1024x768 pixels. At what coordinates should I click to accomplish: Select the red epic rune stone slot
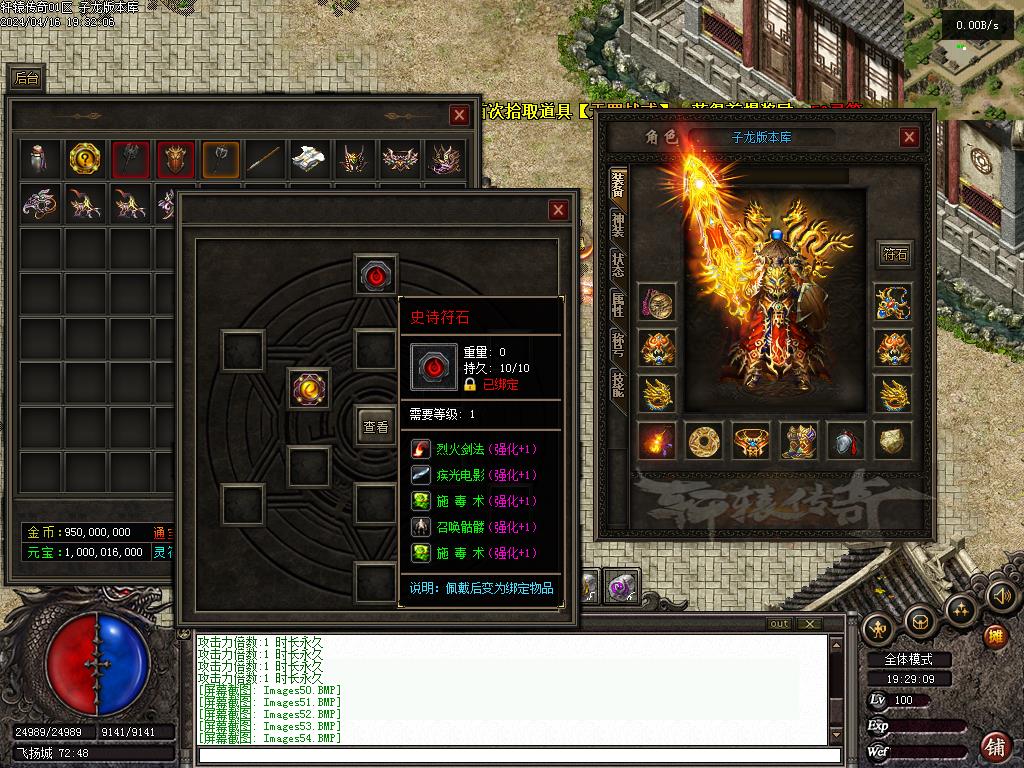tap(376, 275)
